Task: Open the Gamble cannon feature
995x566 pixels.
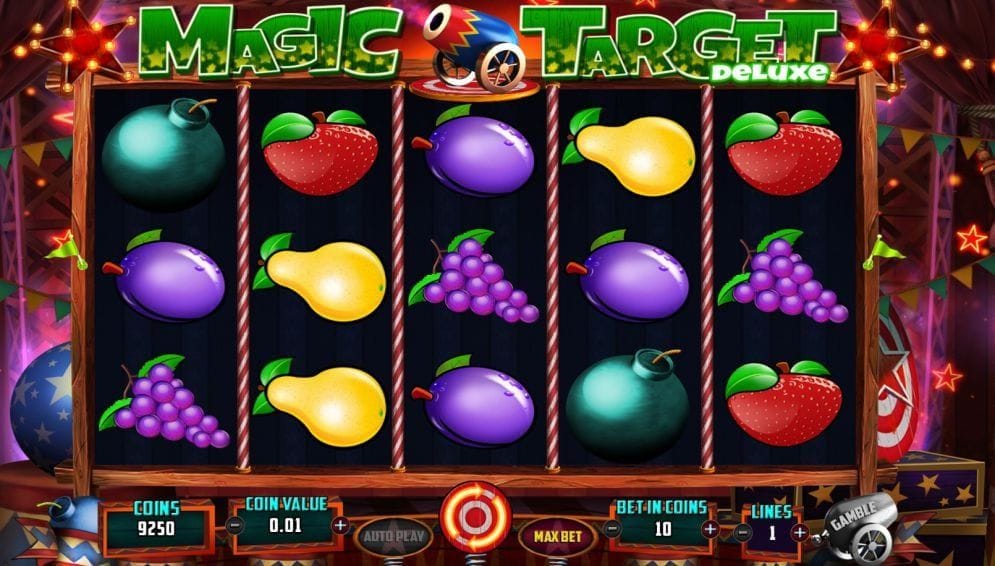Action: click(857, 525)
